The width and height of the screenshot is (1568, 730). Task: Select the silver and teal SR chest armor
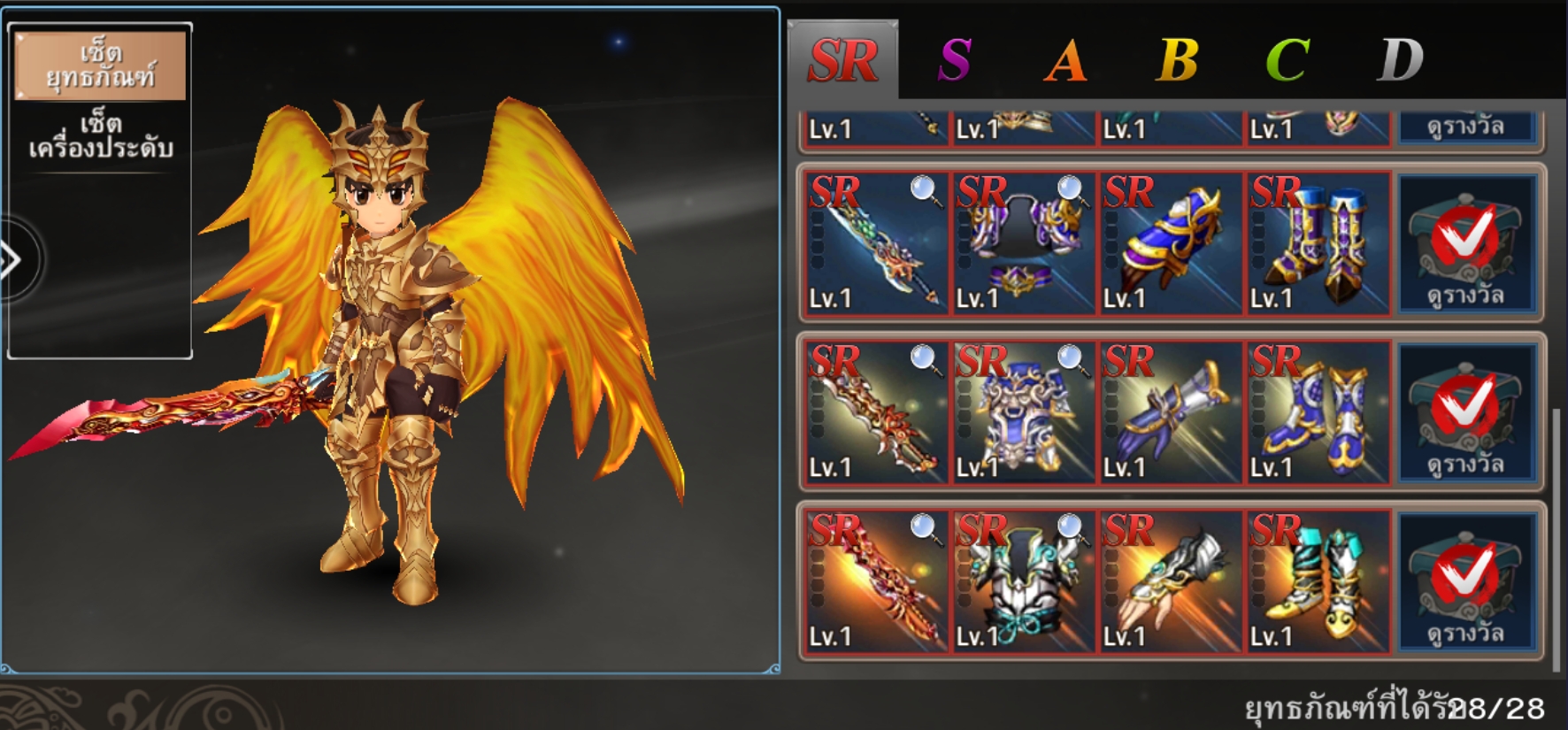(x=1022, y=581)
